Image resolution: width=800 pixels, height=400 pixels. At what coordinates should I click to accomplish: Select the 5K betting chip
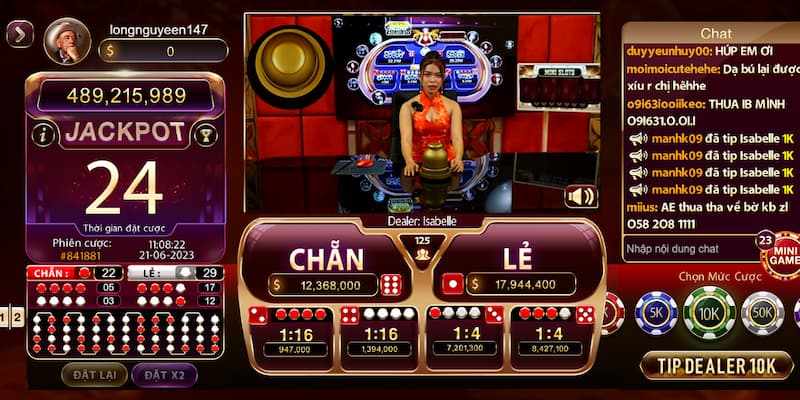pyautogui.click(x=656, y=313)
